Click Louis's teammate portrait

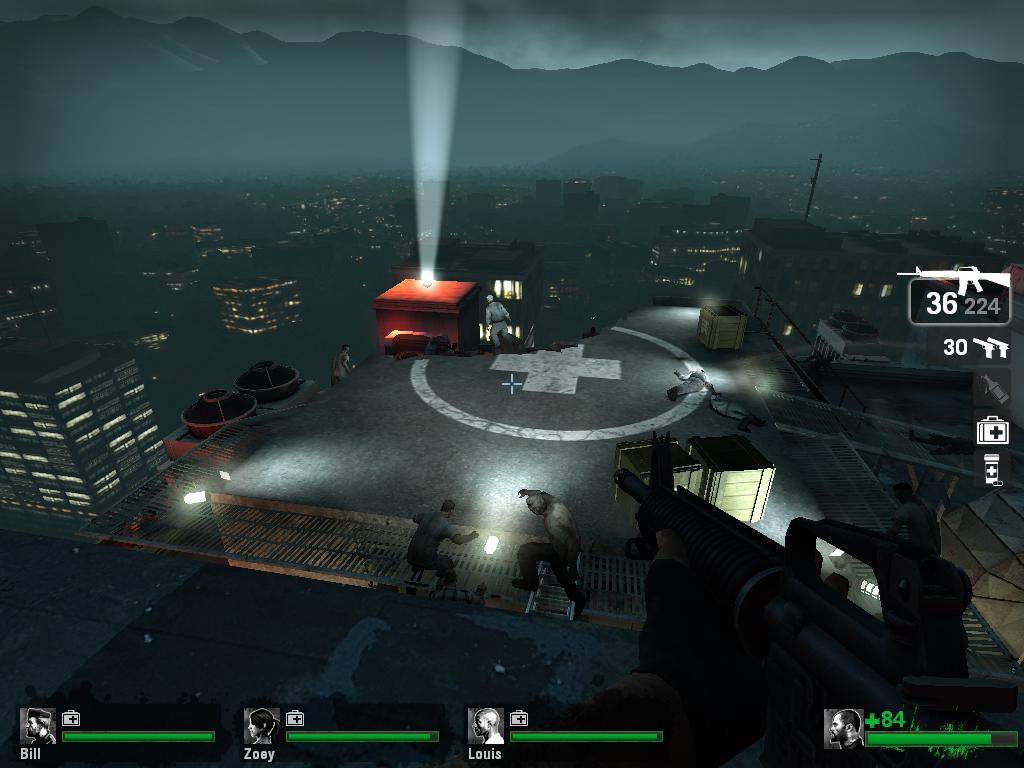point(486,726)
